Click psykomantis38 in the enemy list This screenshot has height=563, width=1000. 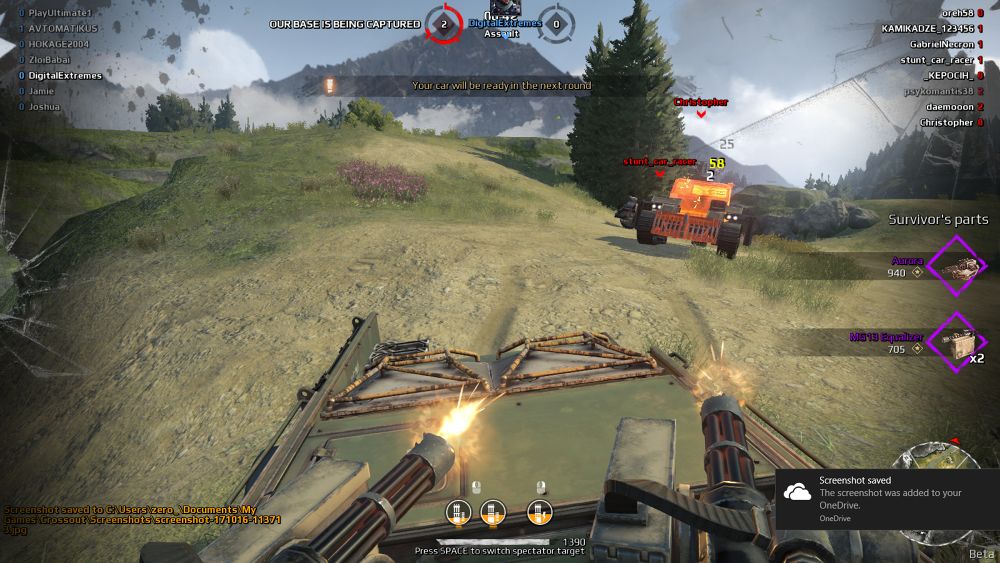coord(938,91)
